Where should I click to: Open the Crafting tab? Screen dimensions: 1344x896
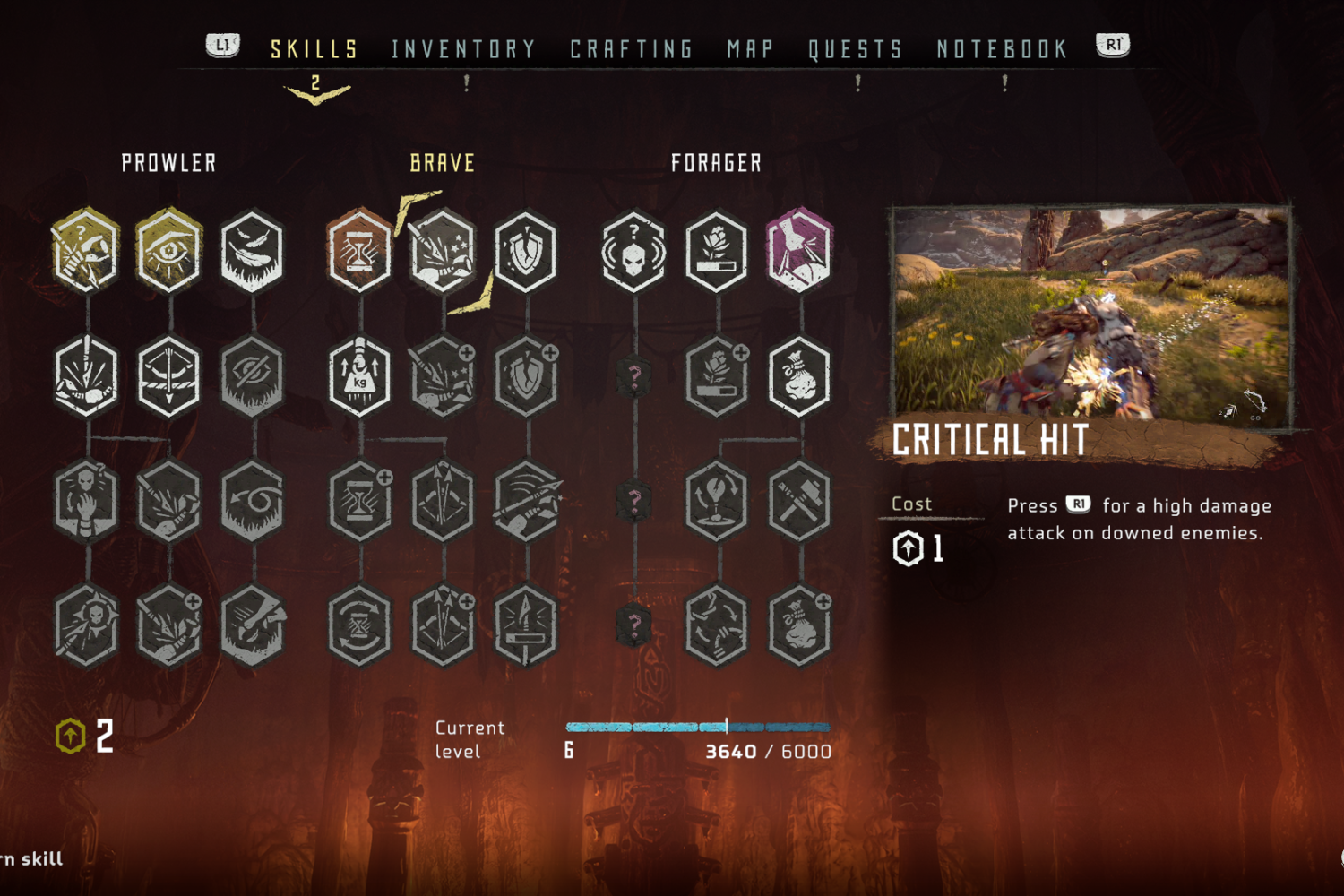pyautogui.click(x=632, y=49)
